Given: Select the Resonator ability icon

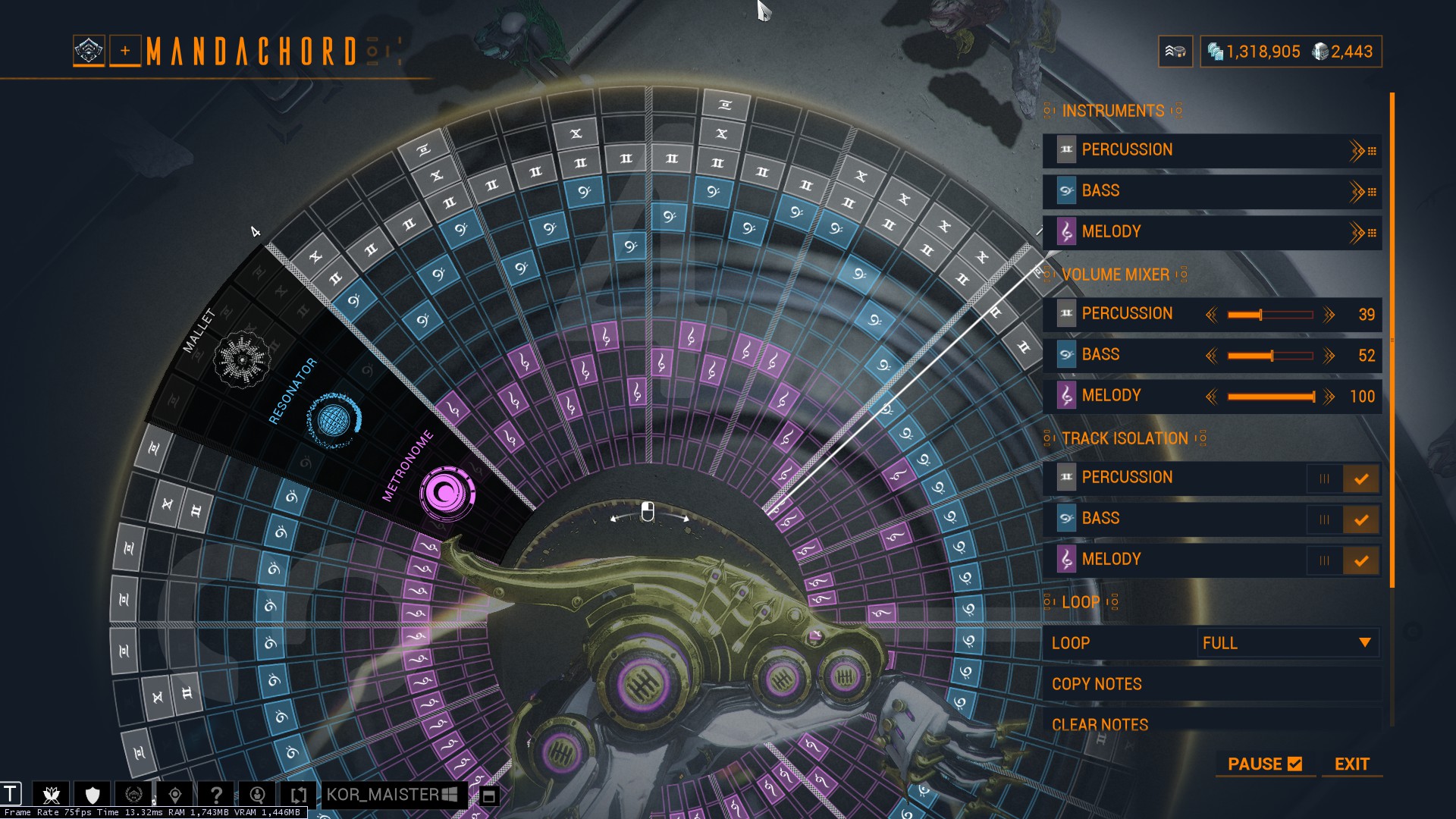Looking at the screenshot, I should coord(334,419).
